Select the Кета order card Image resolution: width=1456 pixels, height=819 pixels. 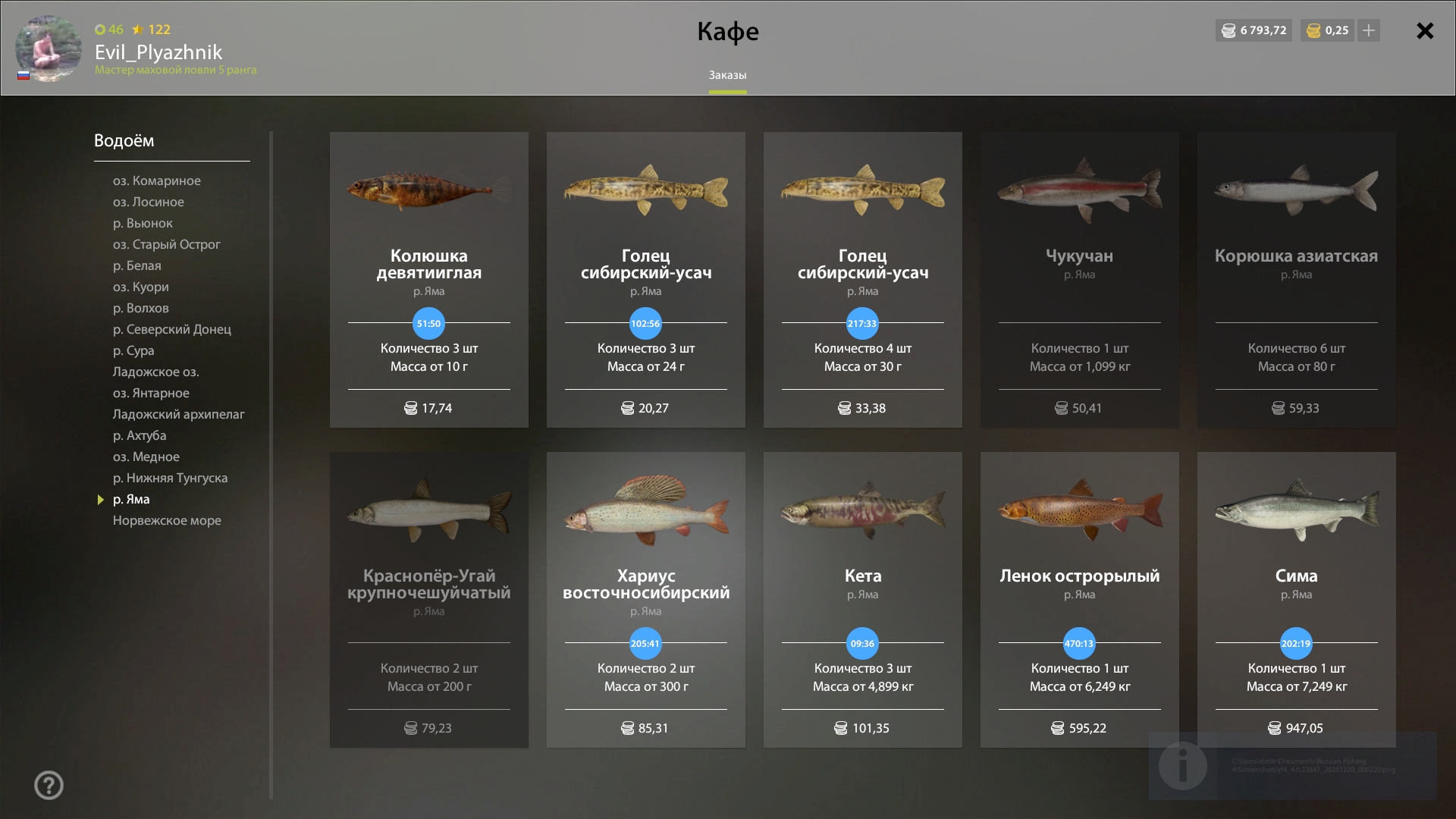pyautogui.click(x=863, y=600)
